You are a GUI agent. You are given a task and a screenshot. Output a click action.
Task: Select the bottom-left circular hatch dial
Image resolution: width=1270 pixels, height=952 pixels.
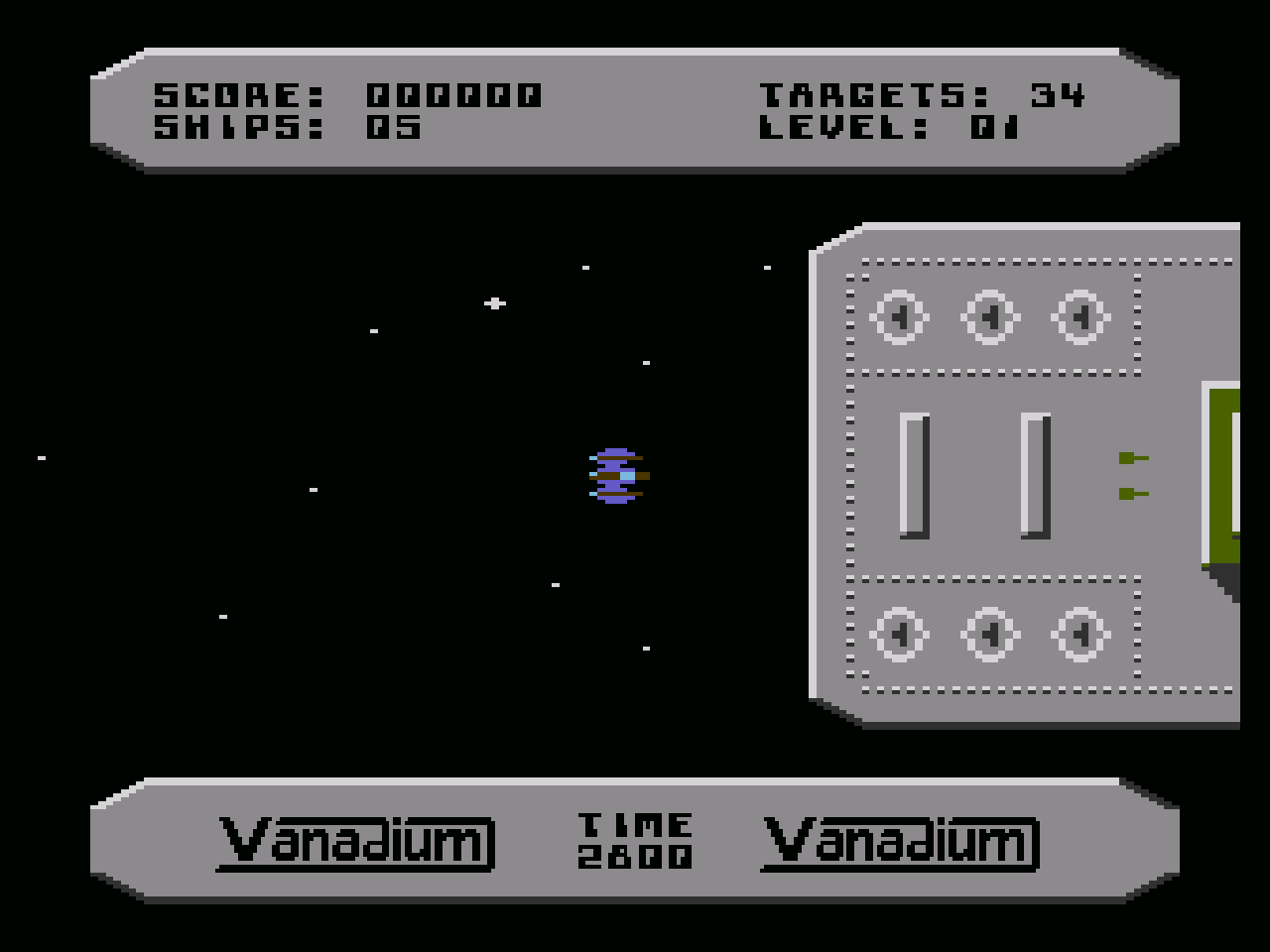(x=898, y=635)
